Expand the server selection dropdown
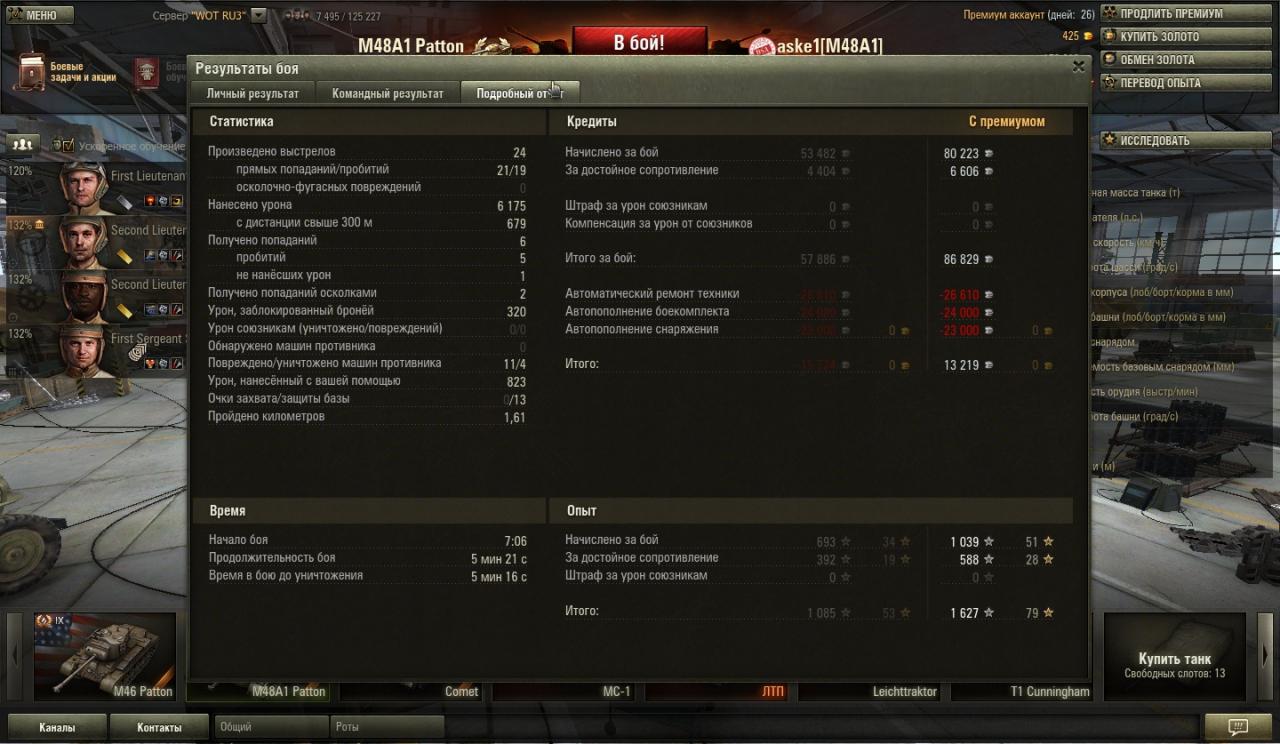This screenshot has height=744, width=1280. (x=258, y=16)
